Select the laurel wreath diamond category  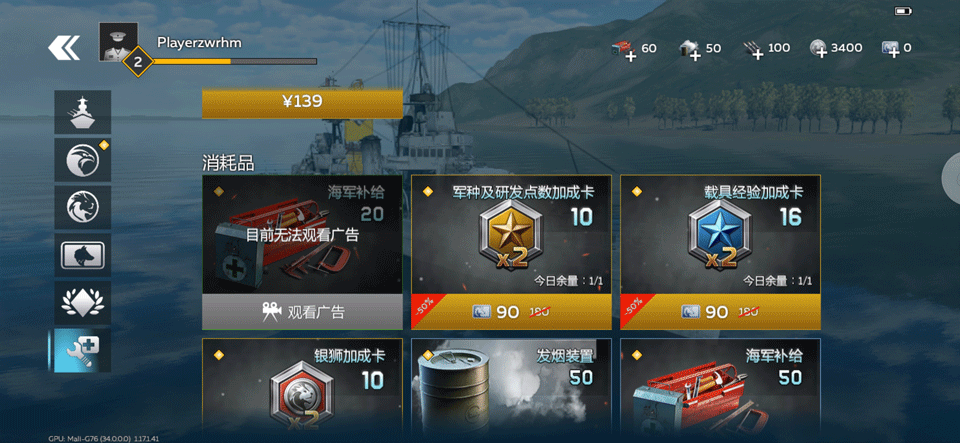point(82,302)
